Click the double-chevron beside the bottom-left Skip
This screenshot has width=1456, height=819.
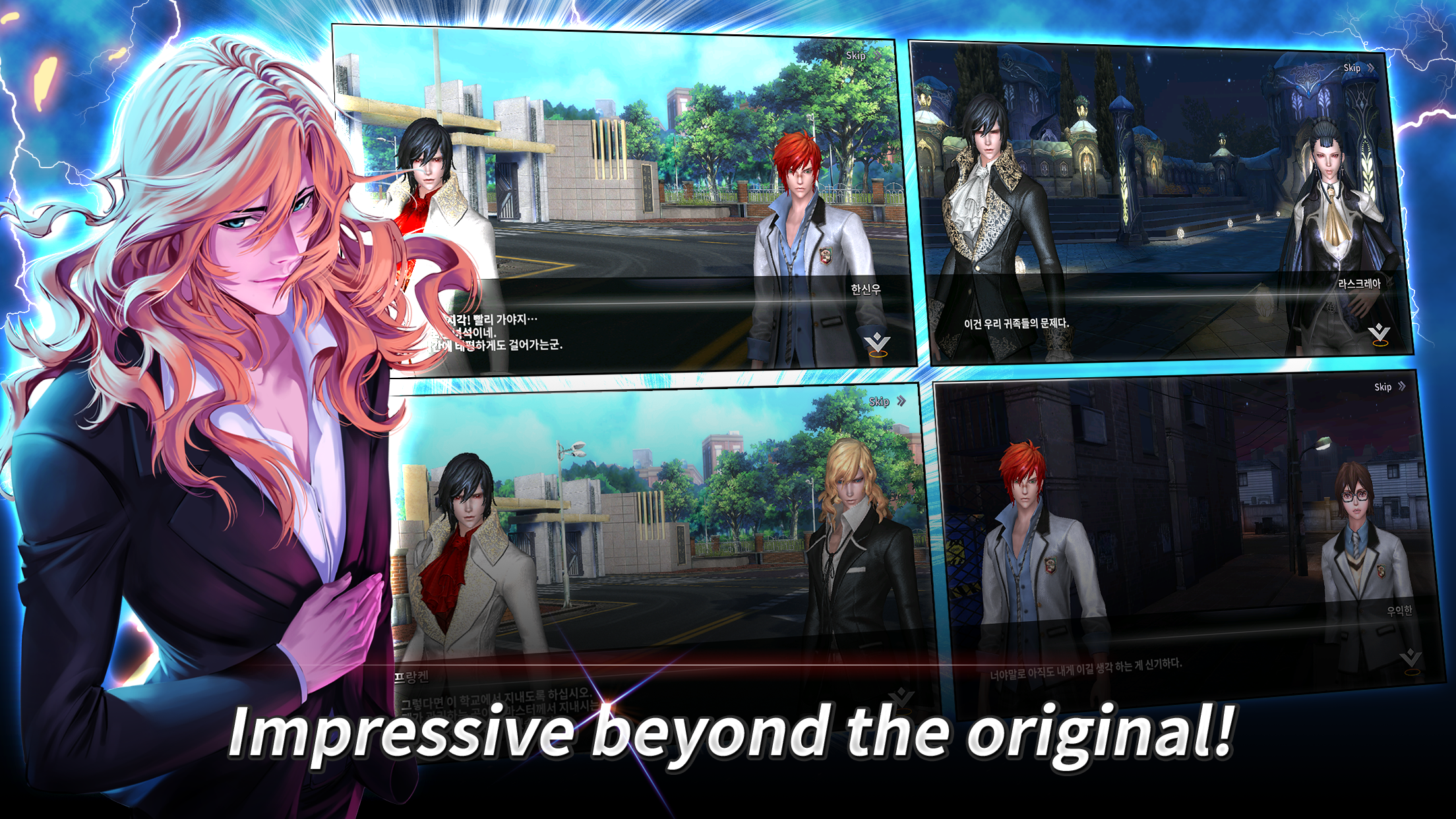901,401
